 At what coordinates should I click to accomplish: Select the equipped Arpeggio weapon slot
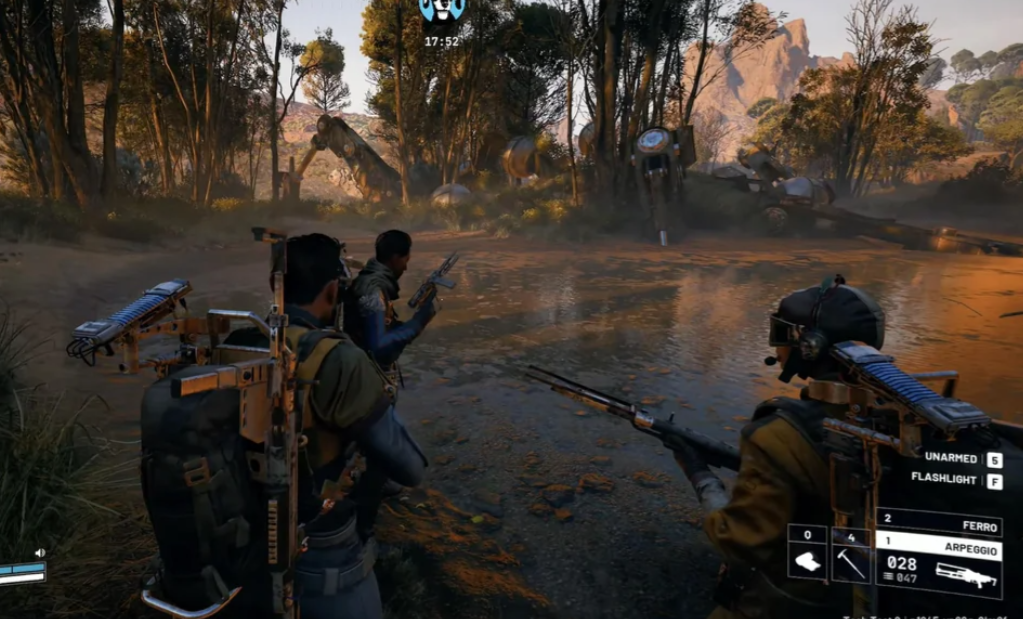point(938,565)
